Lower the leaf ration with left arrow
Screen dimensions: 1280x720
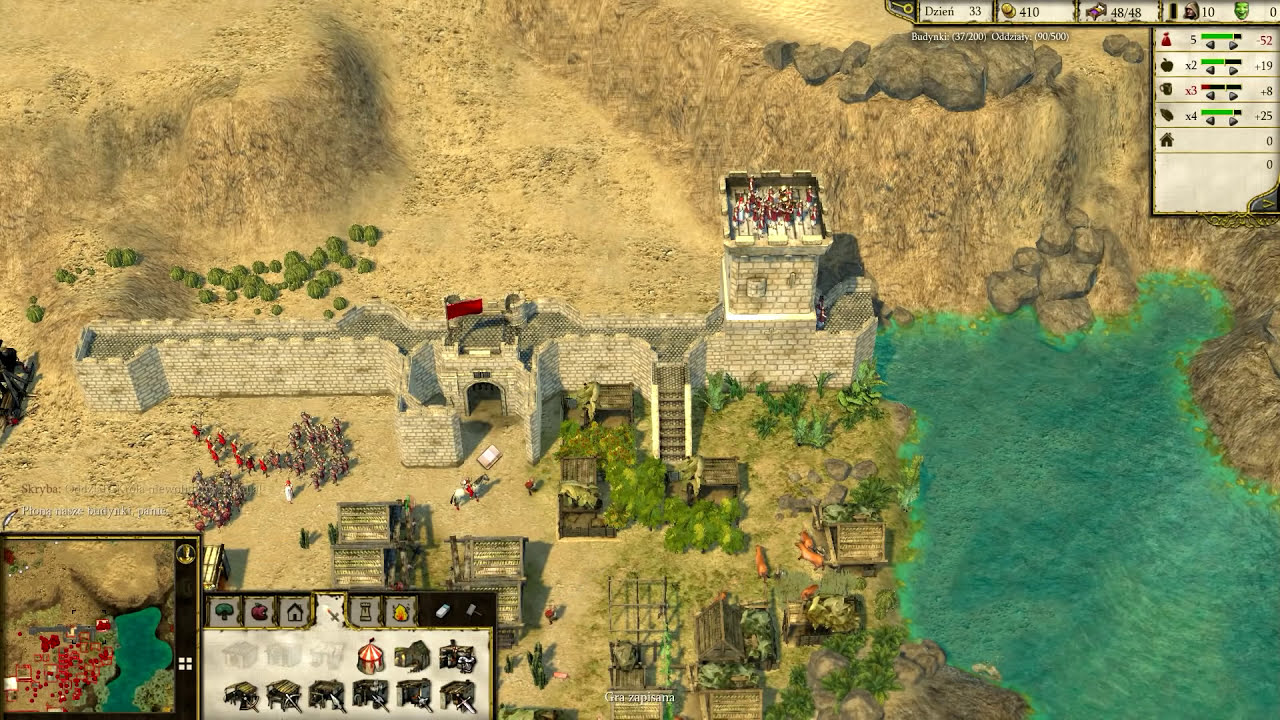tap(1209, 120)
